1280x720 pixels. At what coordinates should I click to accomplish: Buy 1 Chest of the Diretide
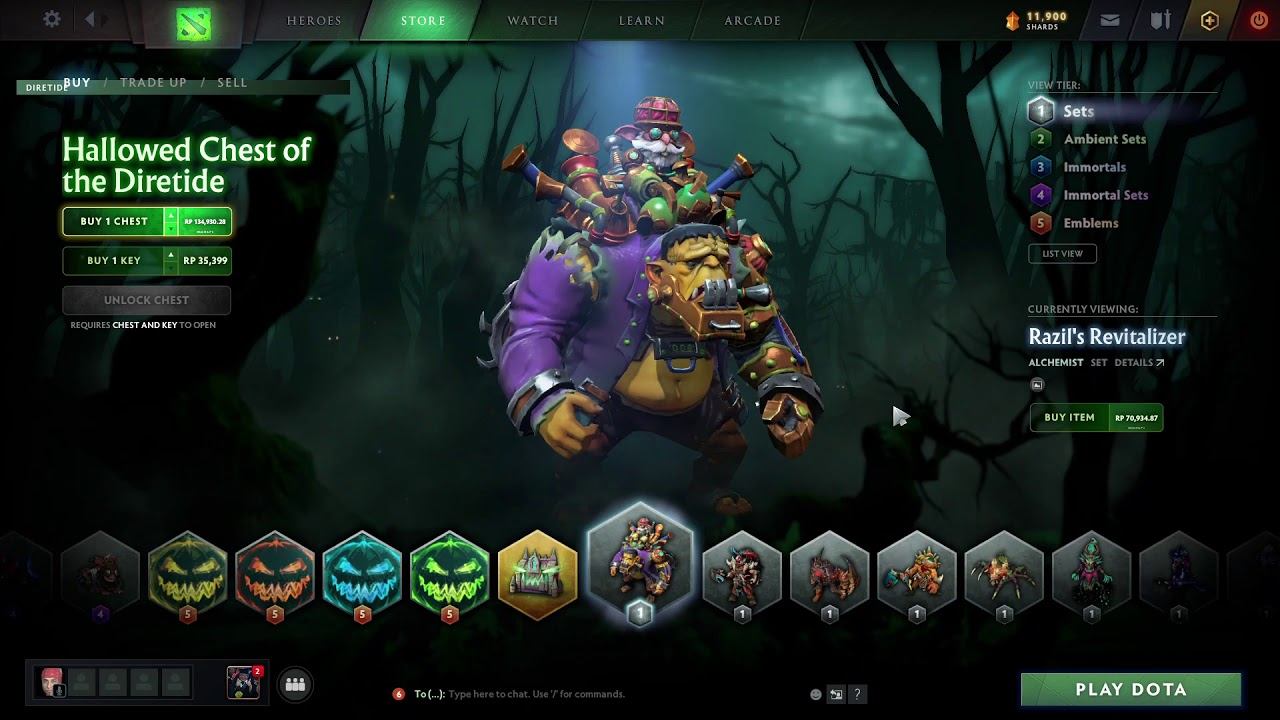114,222
